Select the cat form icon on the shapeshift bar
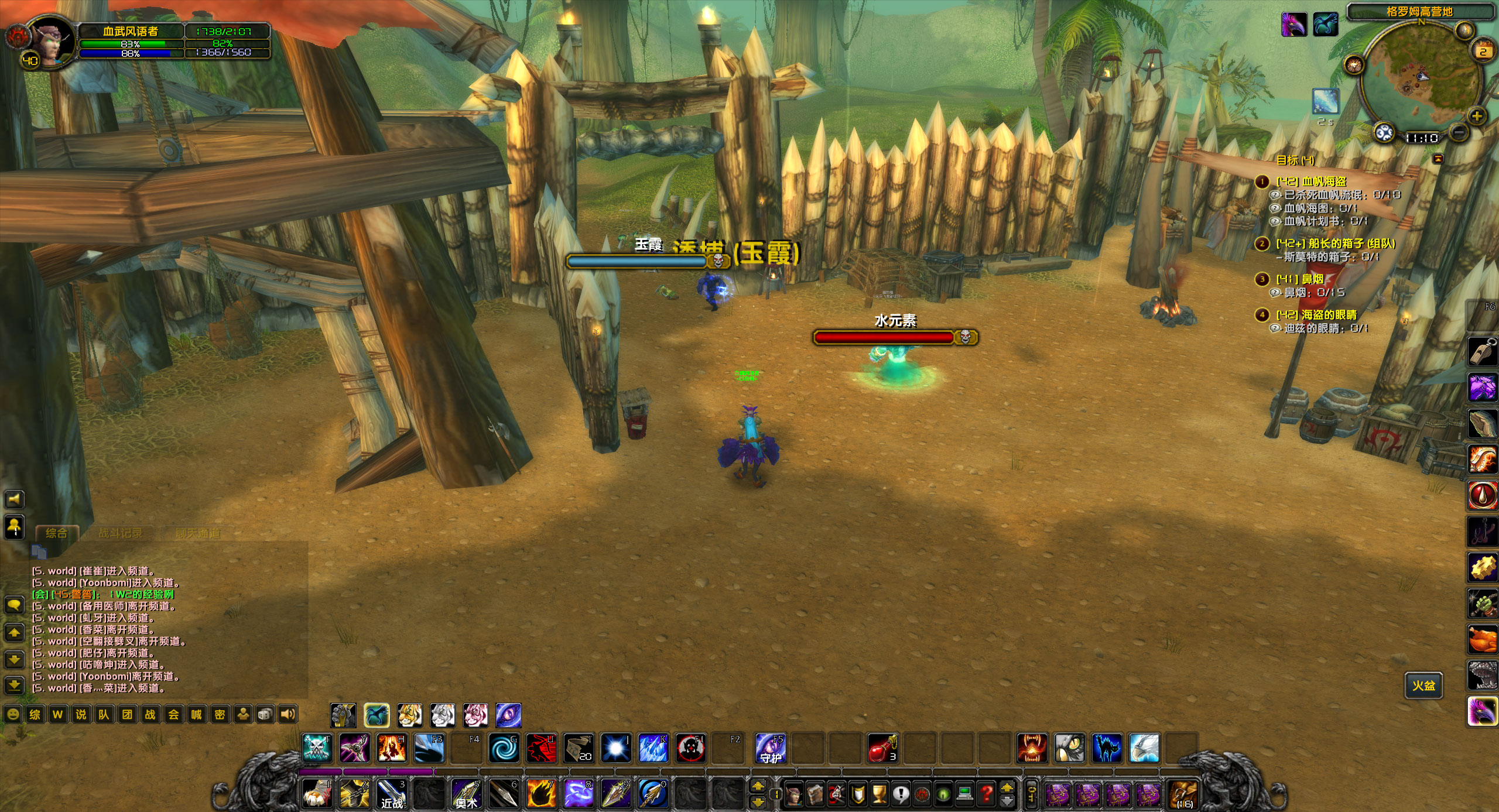Screen dimensions: 1499x812 (x=410, y=715)
